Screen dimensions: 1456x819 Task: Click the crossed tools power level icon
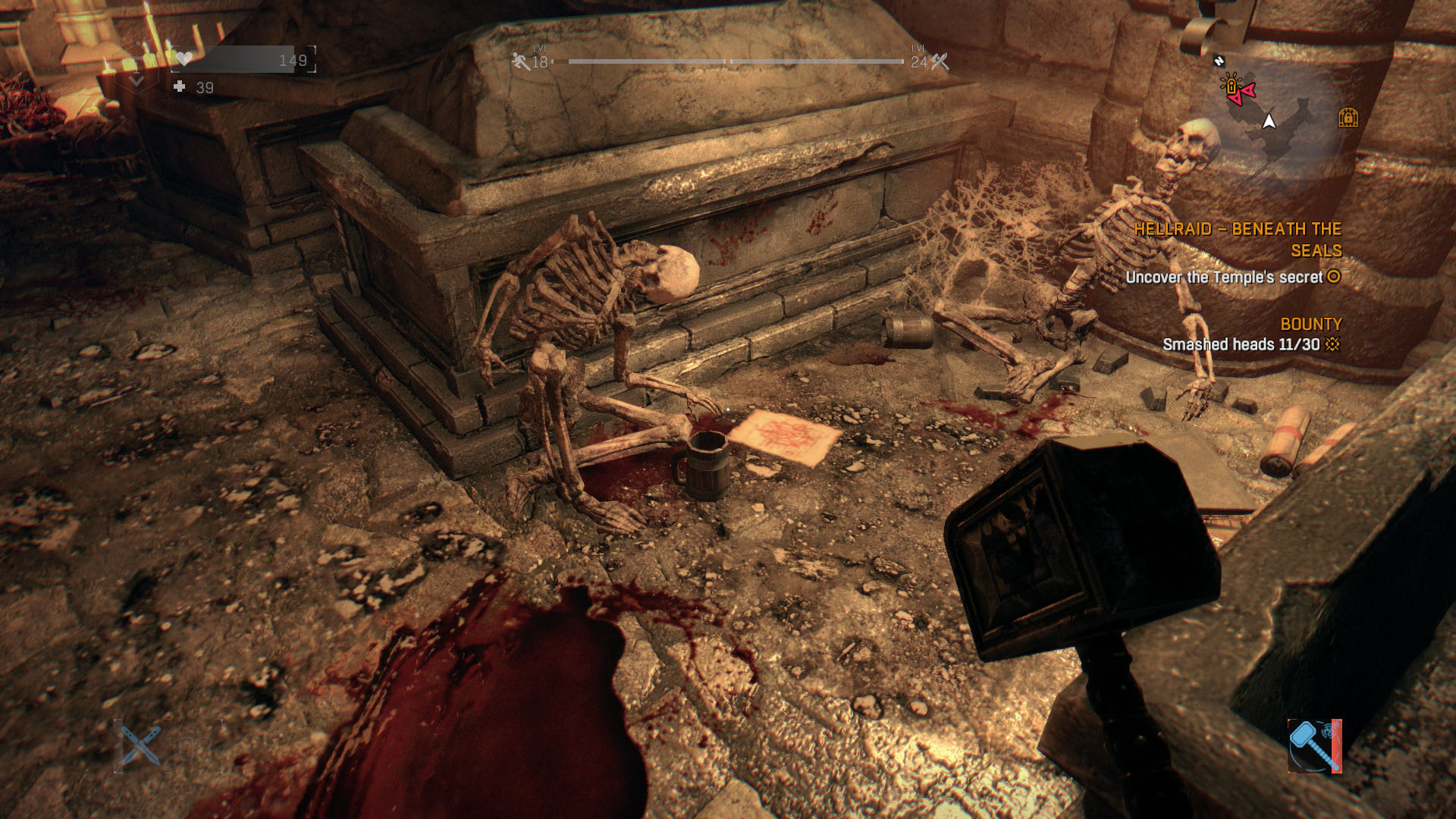coord(940,61)
